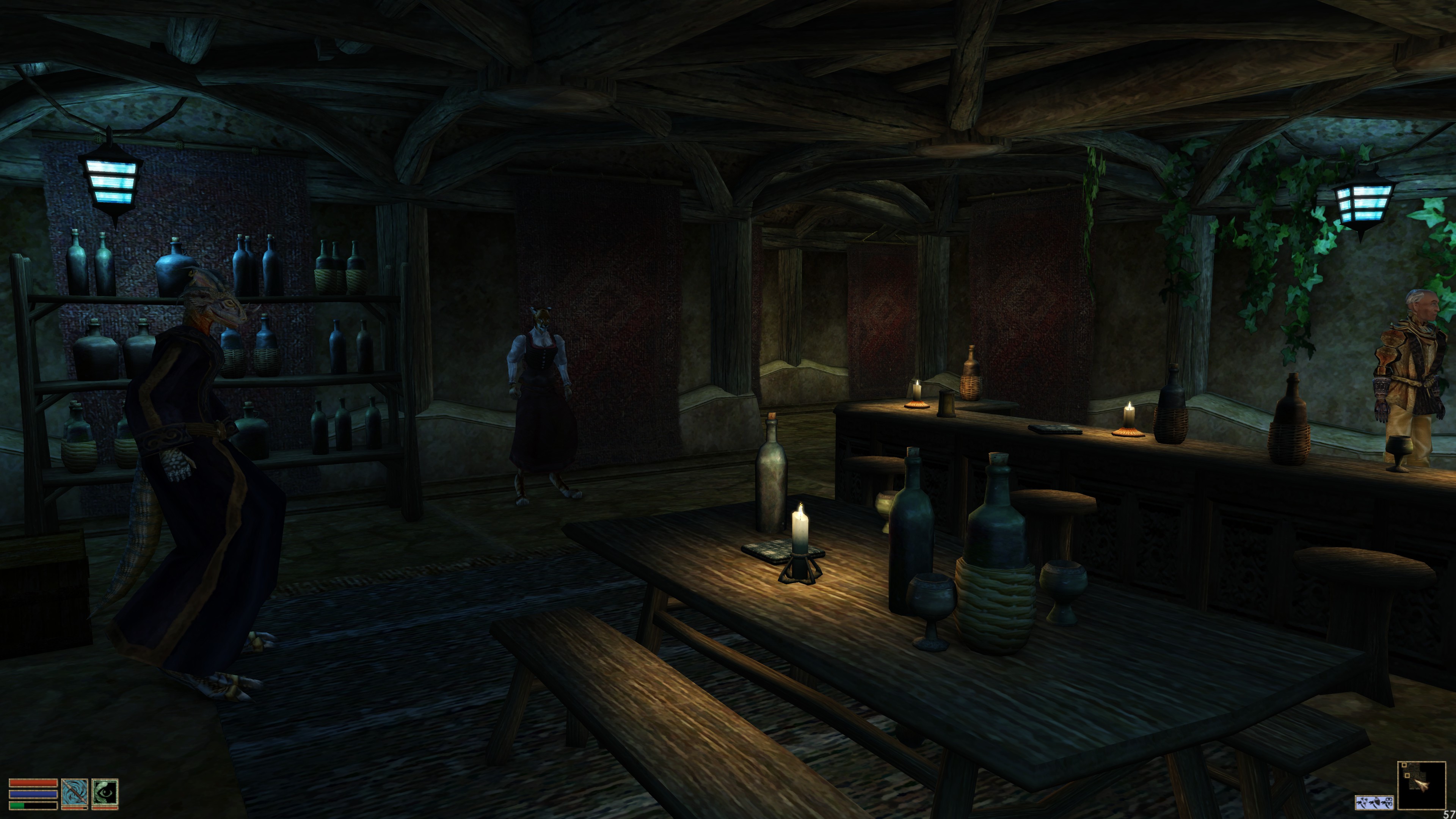This screenshot has width=1456, height=819.
Task: Click the active magic effects box
Action: 1374,802
